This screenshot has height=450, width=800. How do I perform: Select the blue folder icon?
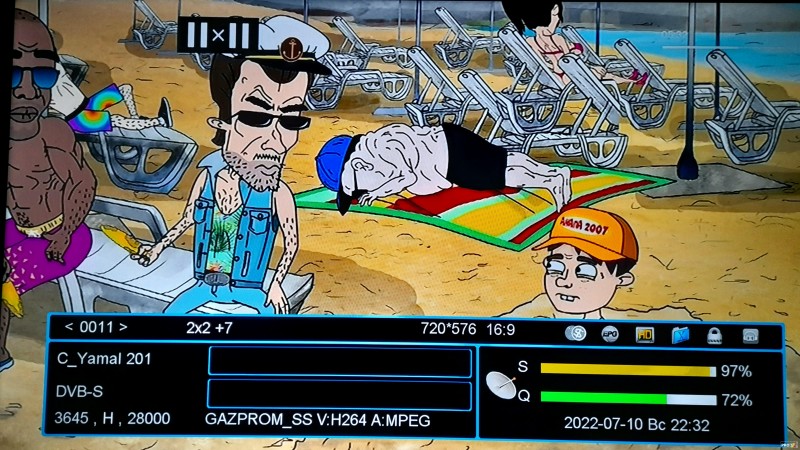(x=681, y=334)
